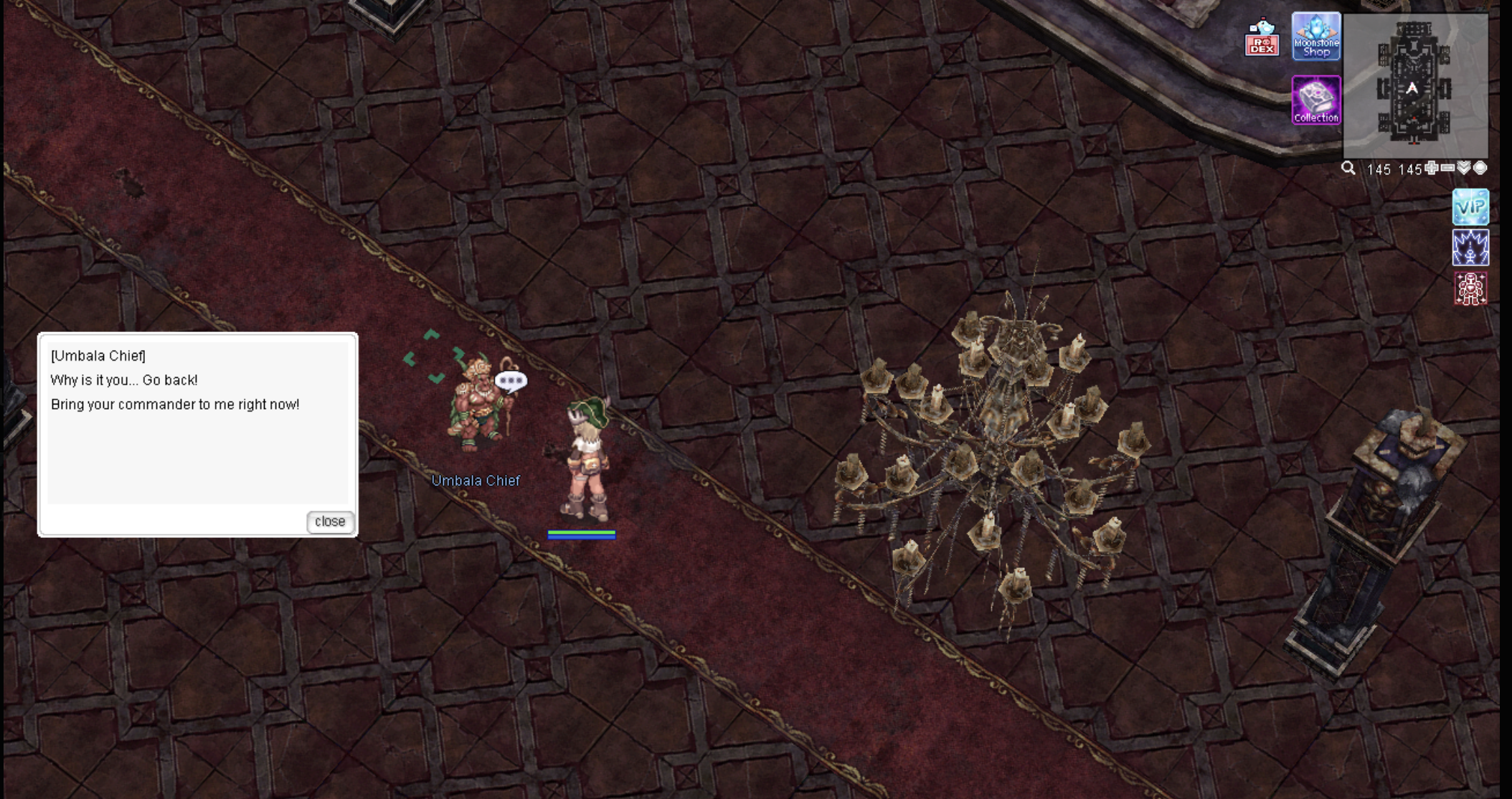The image size is (1512, 799).
Task: Open the VIP status icon
Action: coord(1470,207)
